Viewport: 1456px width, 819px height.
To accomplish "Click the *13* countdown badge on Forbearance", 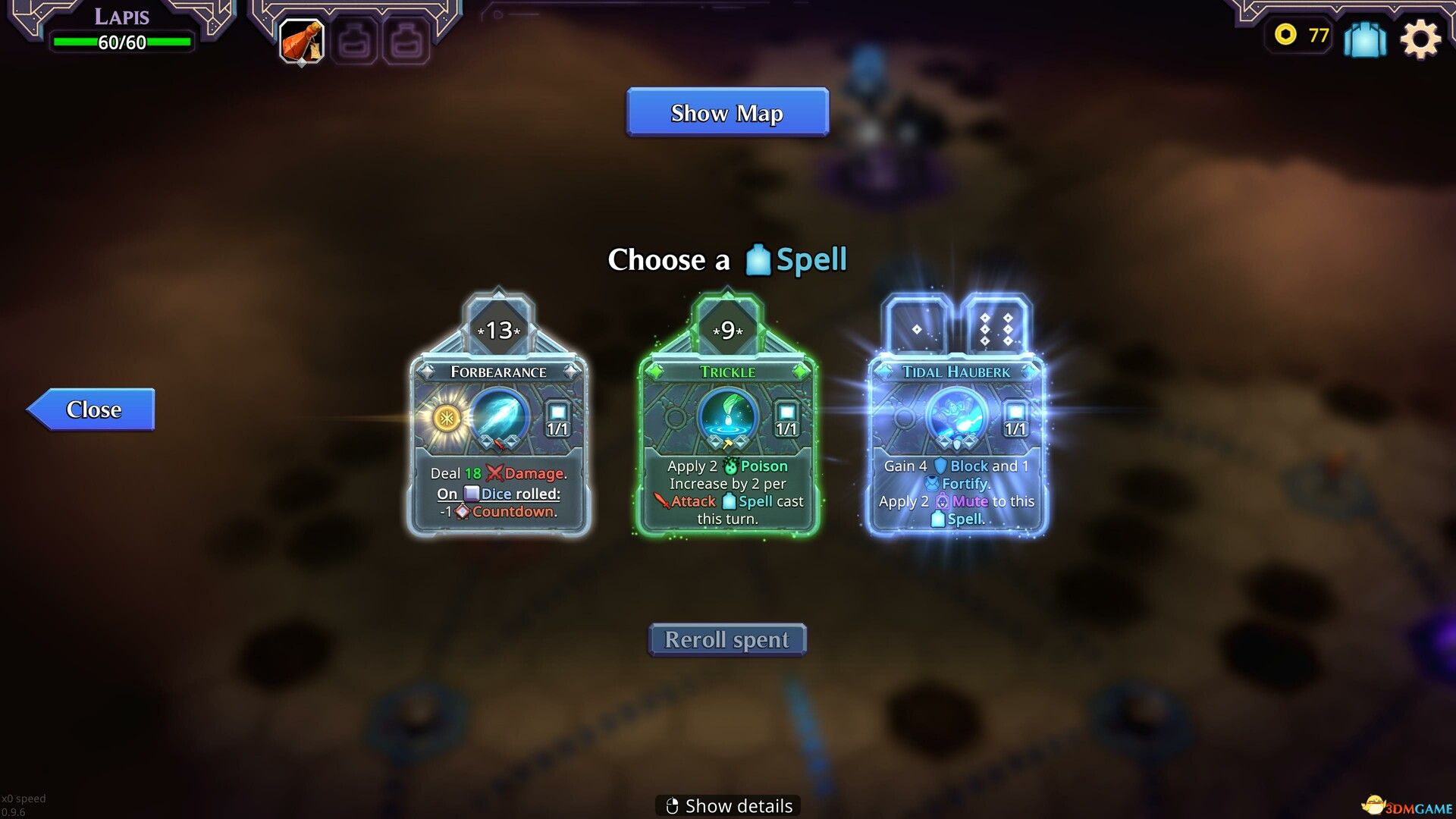I will coord(499,331).
